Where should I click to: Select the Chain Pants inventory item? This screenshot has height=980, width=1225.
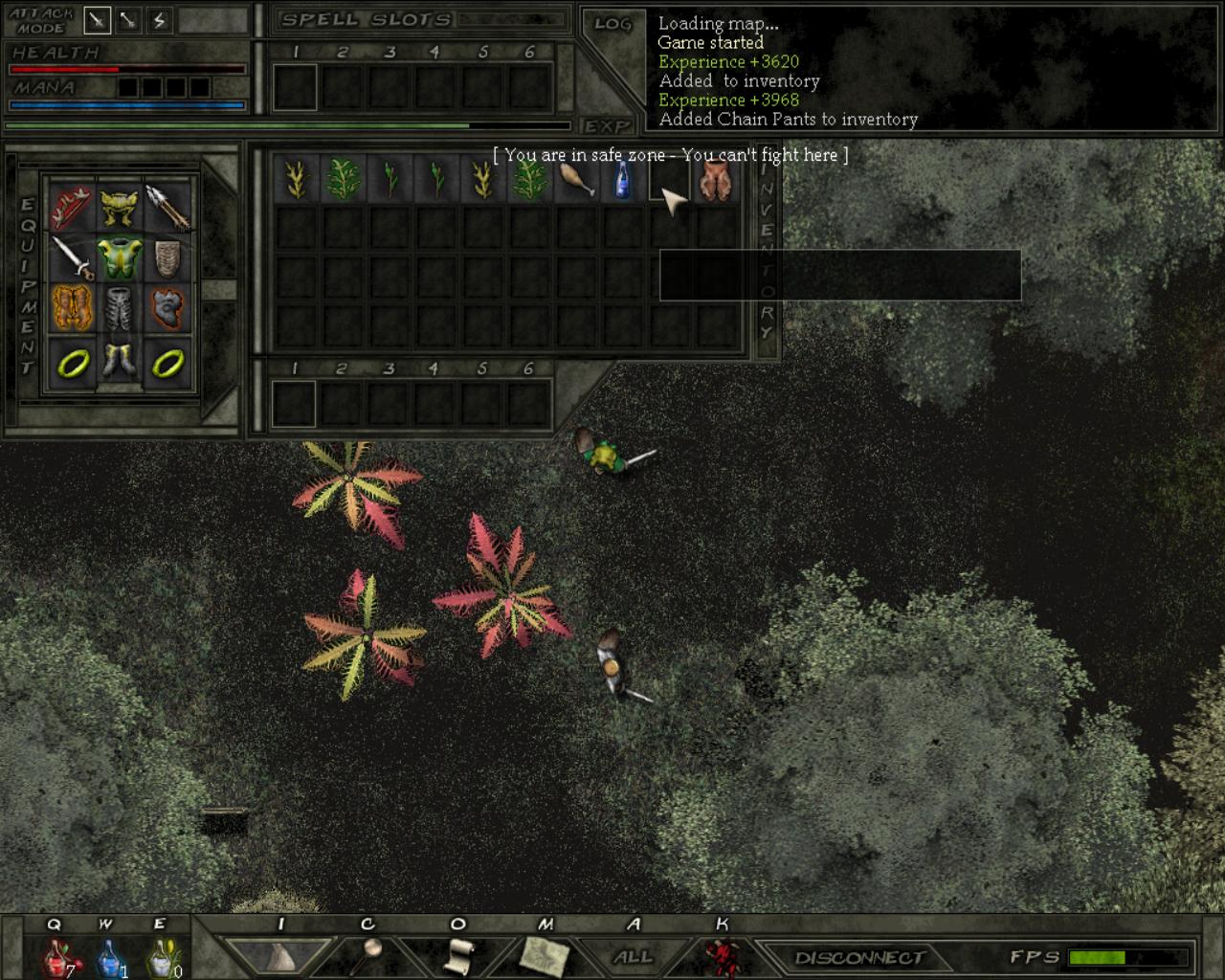[x=717, y=179]
